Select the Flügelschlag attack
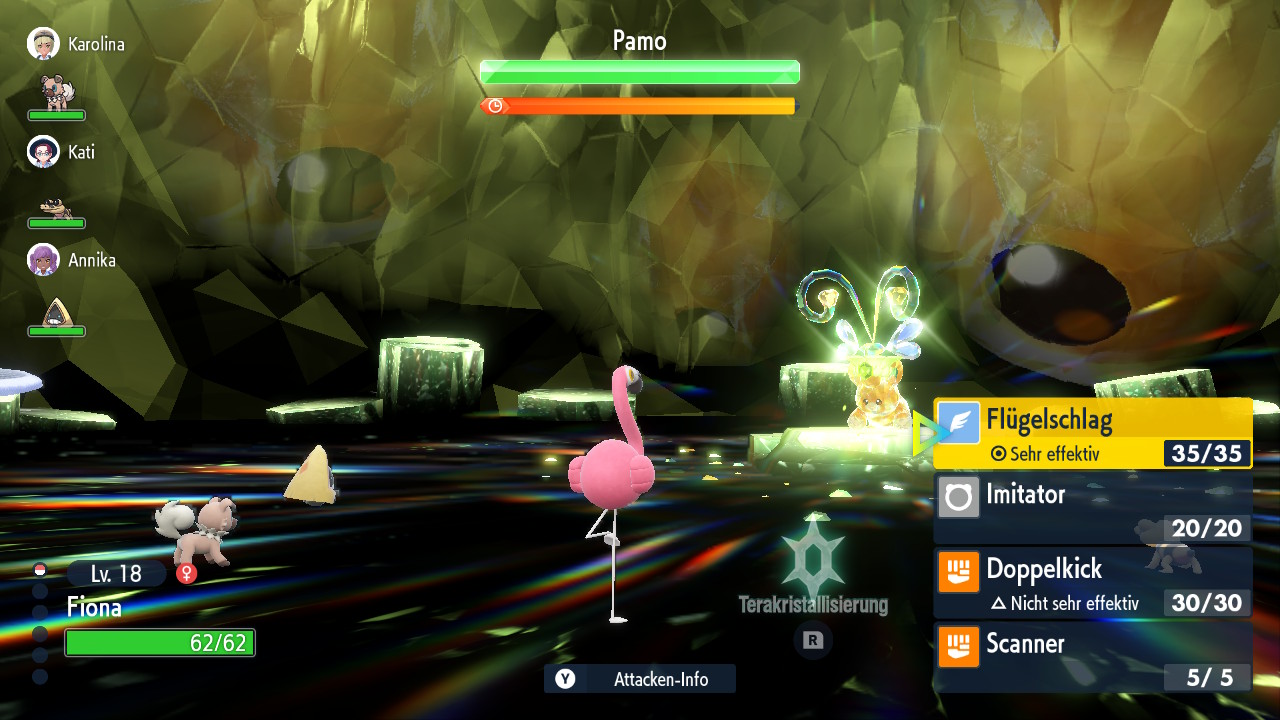 [1092, 433]
